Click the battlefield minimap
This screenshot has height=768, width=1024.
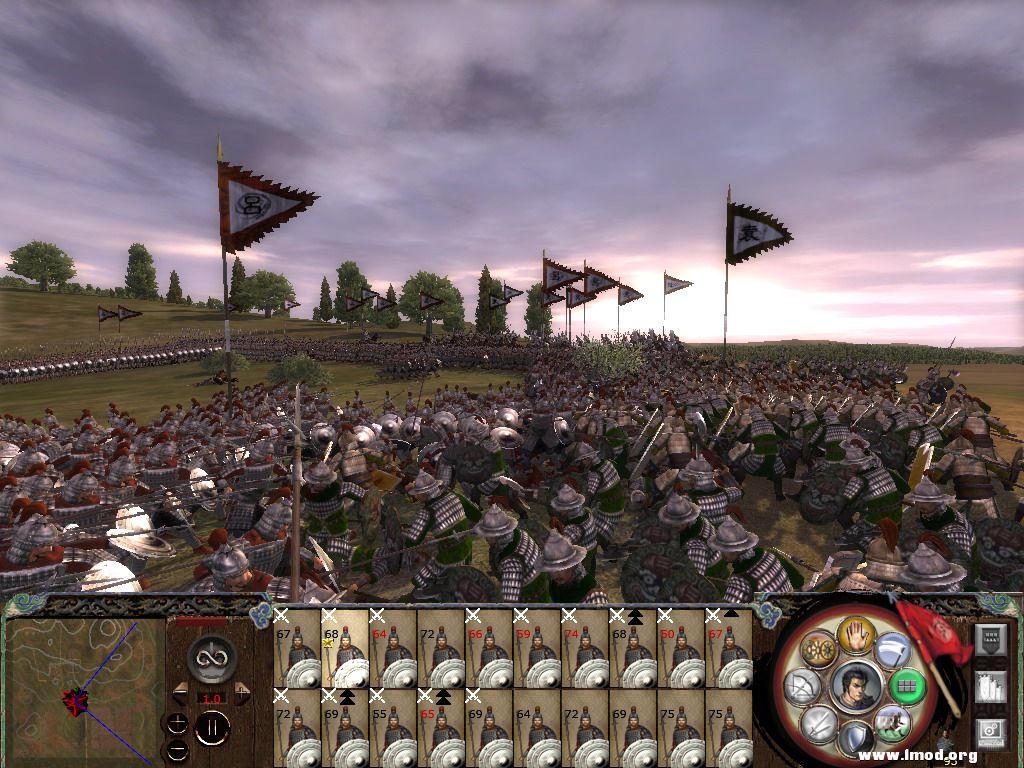point(84,692)
